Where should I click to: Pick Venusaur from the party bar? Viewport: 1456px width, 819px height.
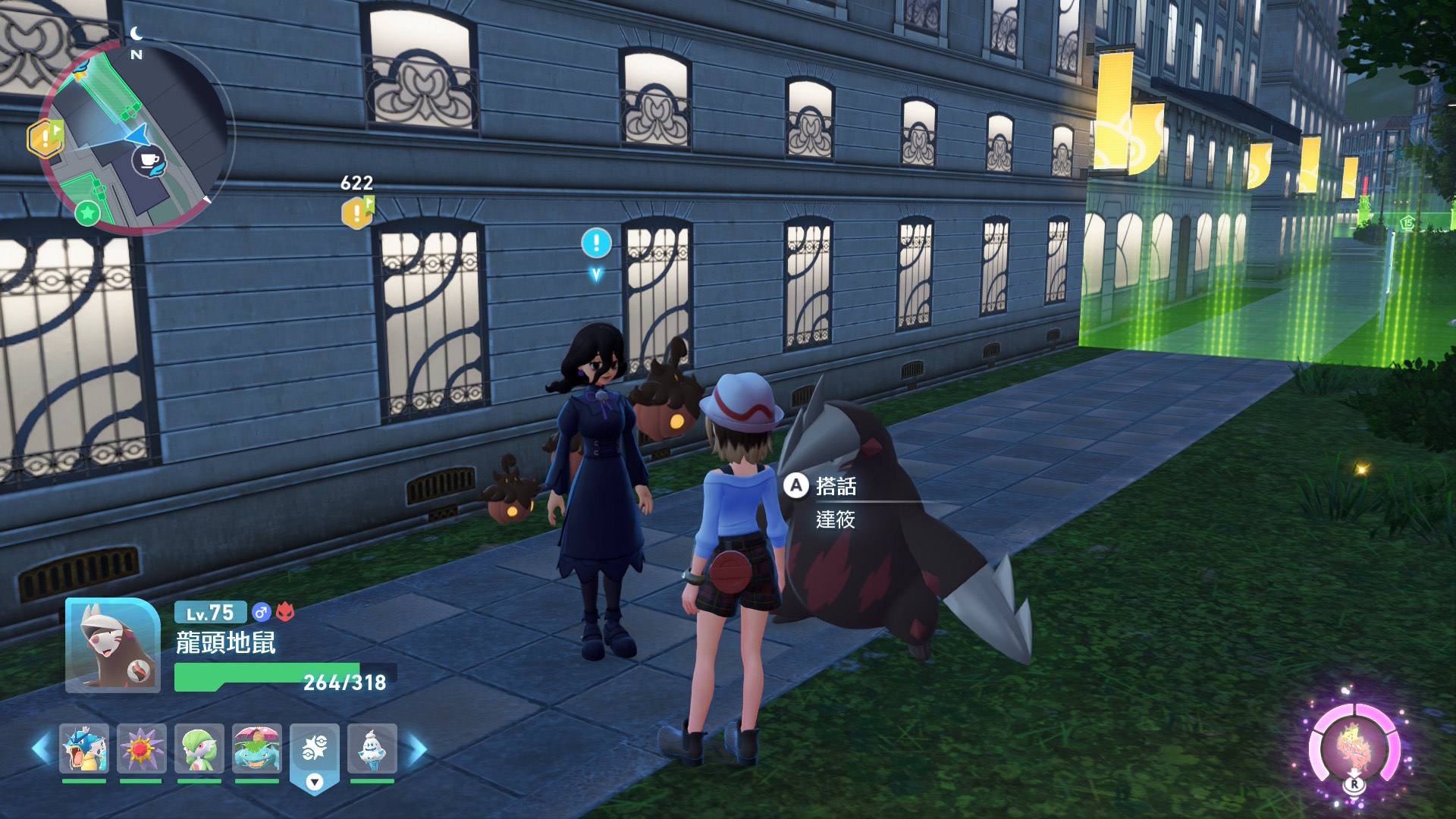coord(256,748)
